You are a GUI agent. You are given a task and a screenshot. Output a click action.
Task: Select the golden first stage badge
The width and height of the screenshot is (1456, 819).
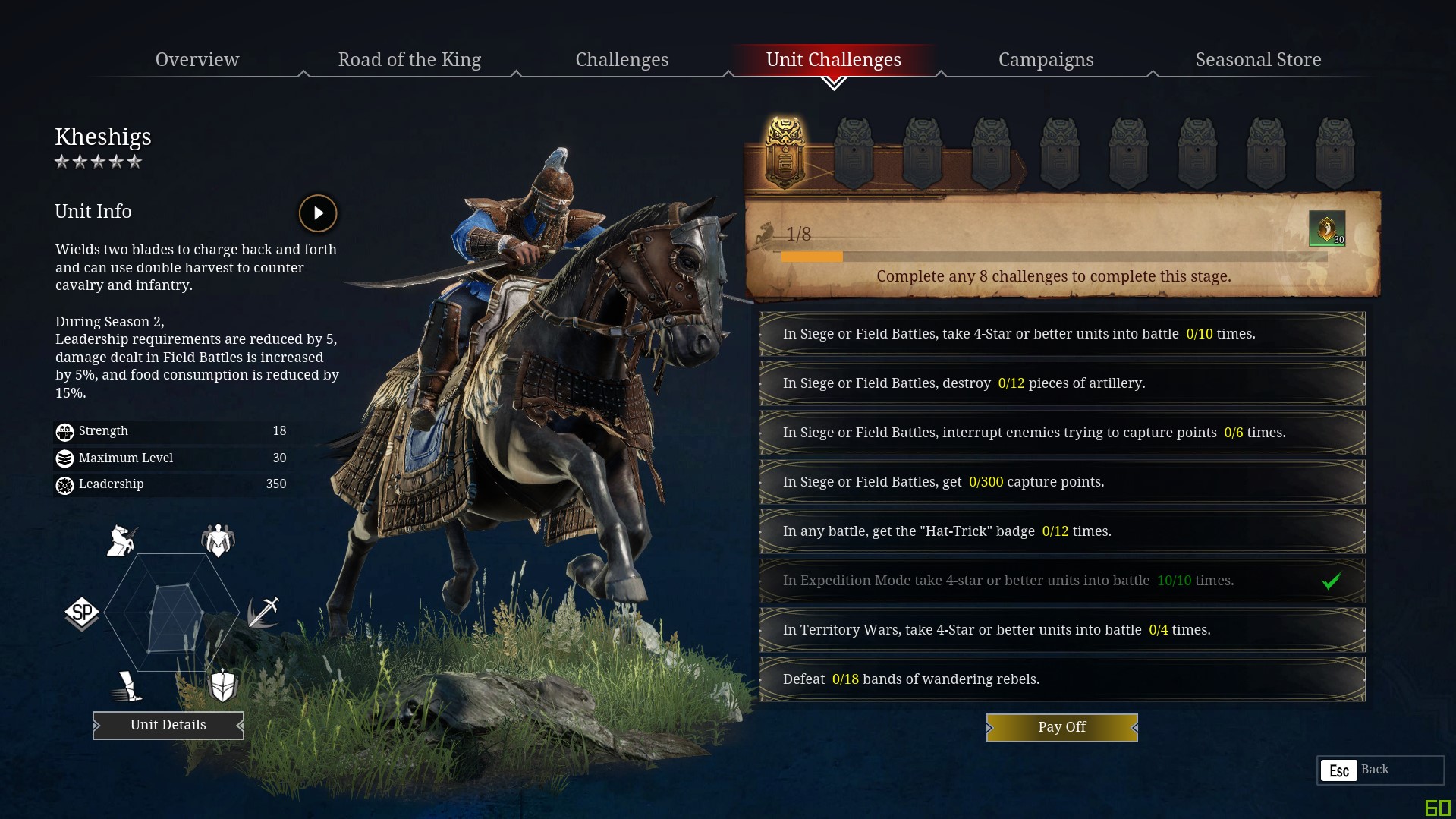785,153
